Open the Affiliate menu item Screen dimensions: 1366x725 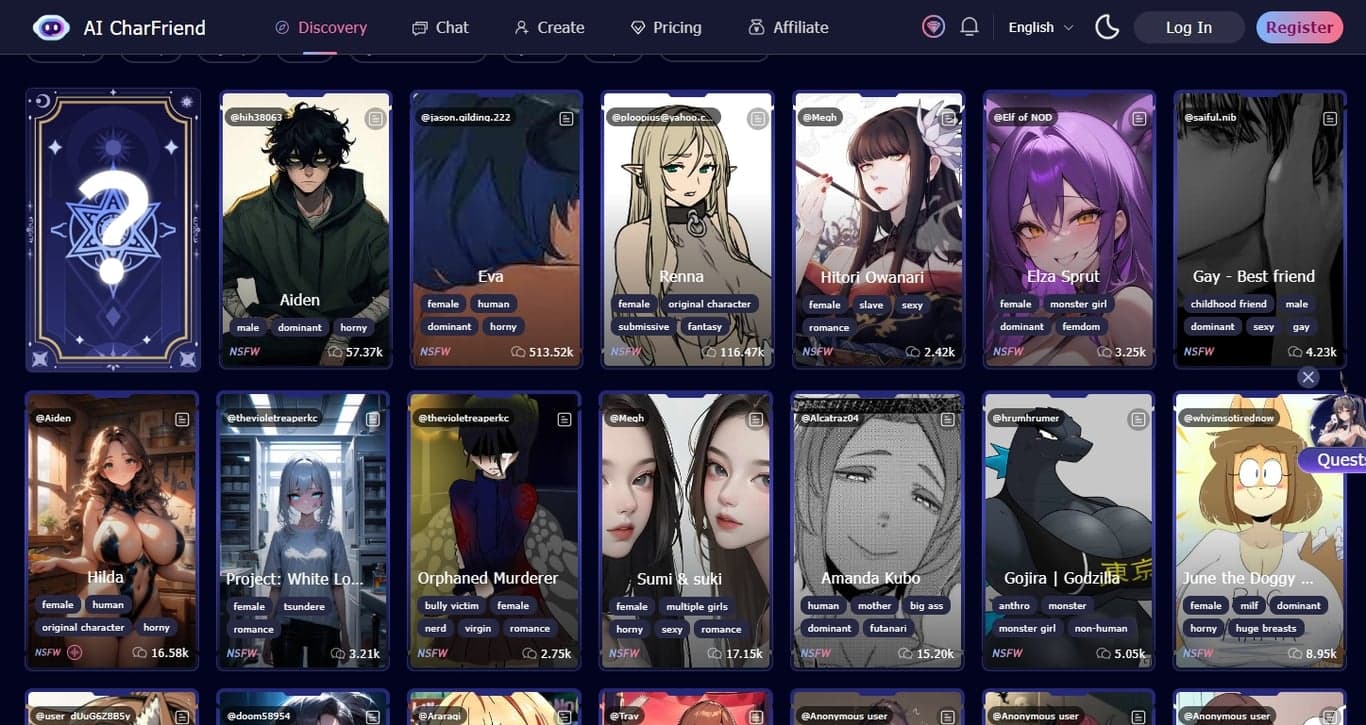point(788,27)
